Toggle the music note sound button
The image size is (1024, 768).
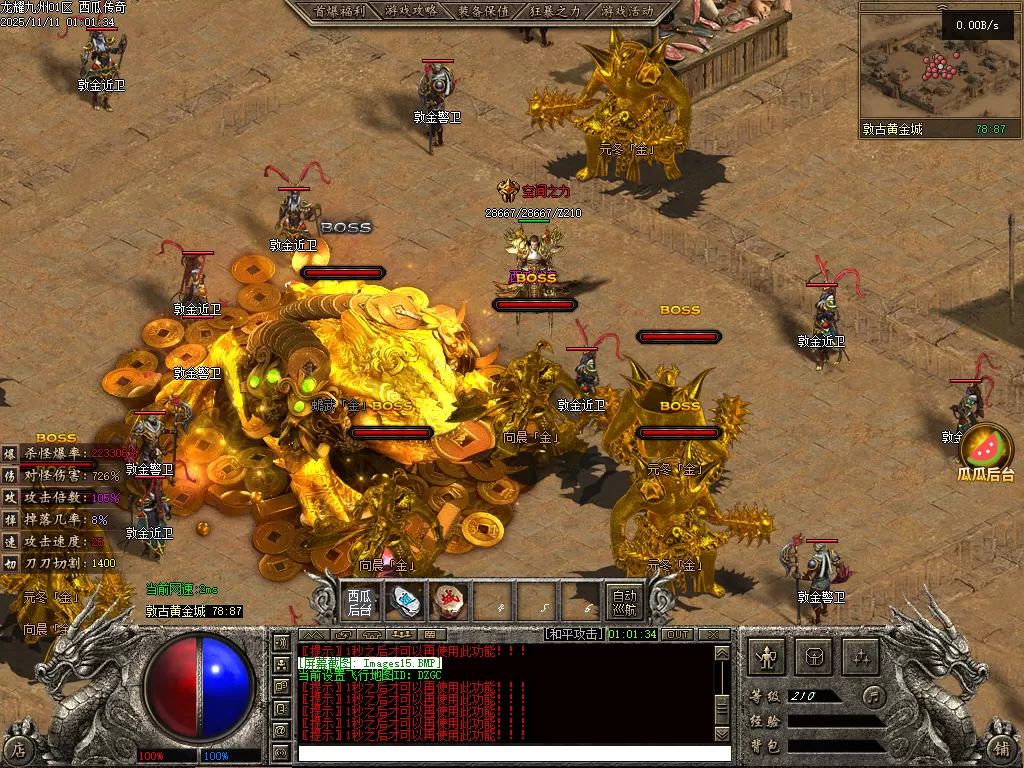point(874,694)
